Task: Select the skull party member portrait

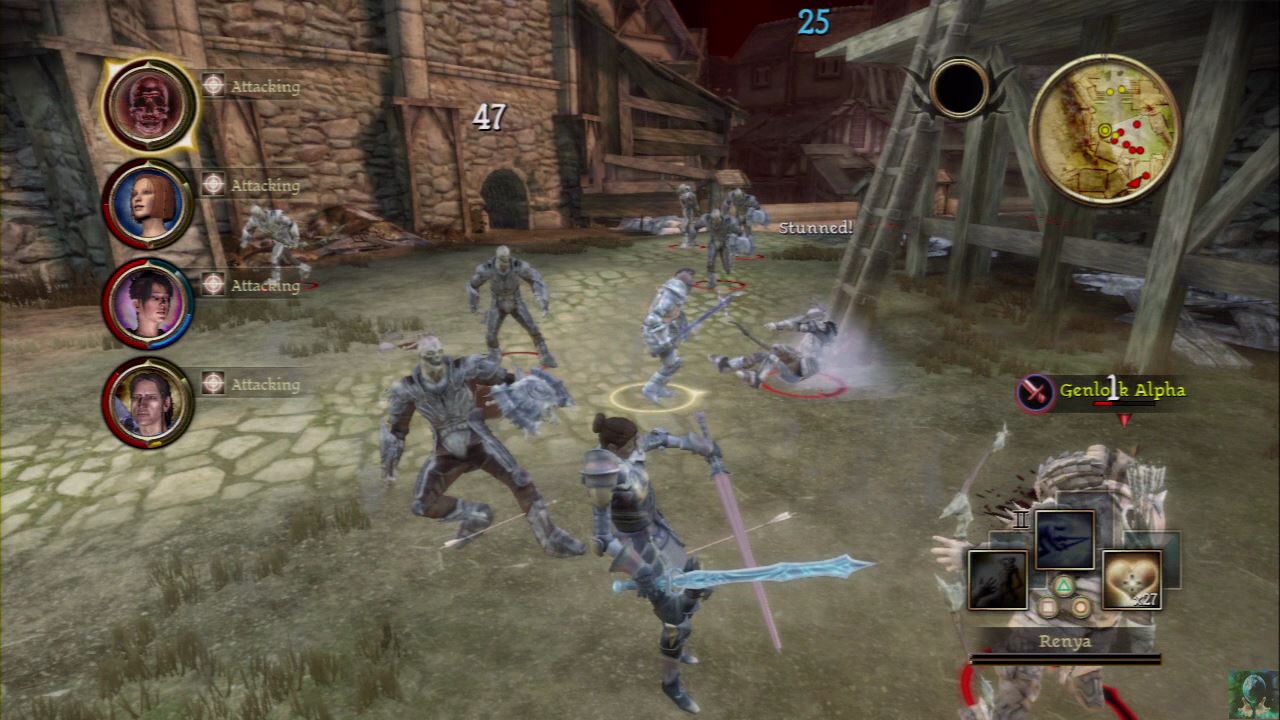Action: click(150, 103)
